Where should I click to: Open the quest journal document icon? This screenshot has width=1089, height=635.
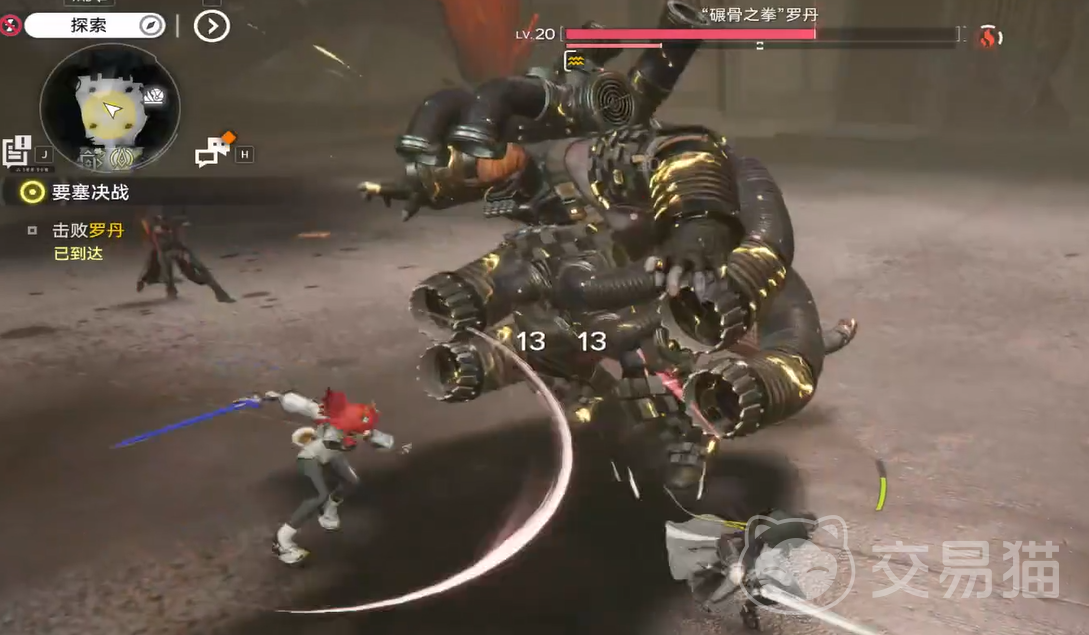click(x=17, y=151)
